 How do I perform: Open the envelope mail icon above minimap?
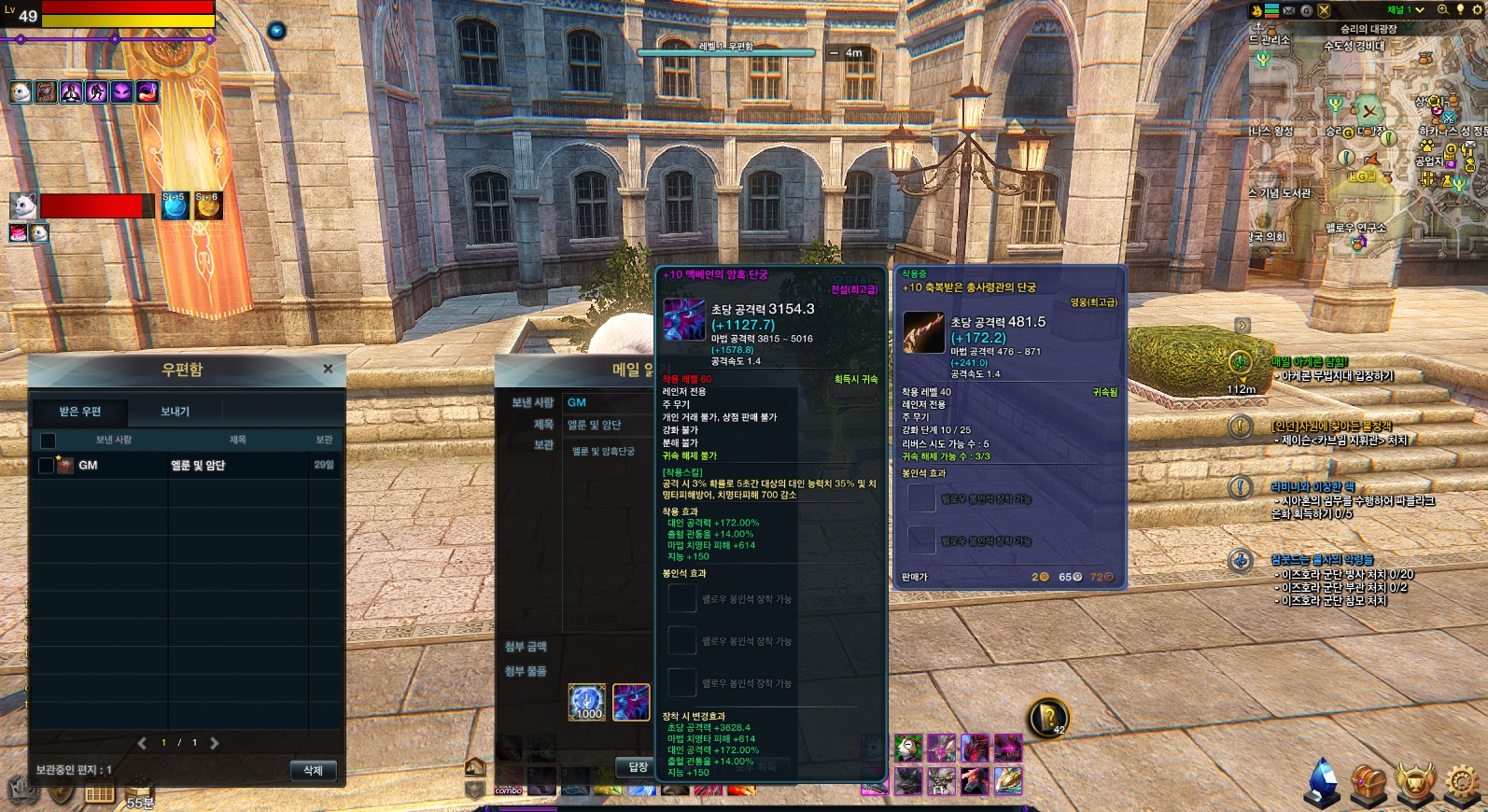point(1289,11)
